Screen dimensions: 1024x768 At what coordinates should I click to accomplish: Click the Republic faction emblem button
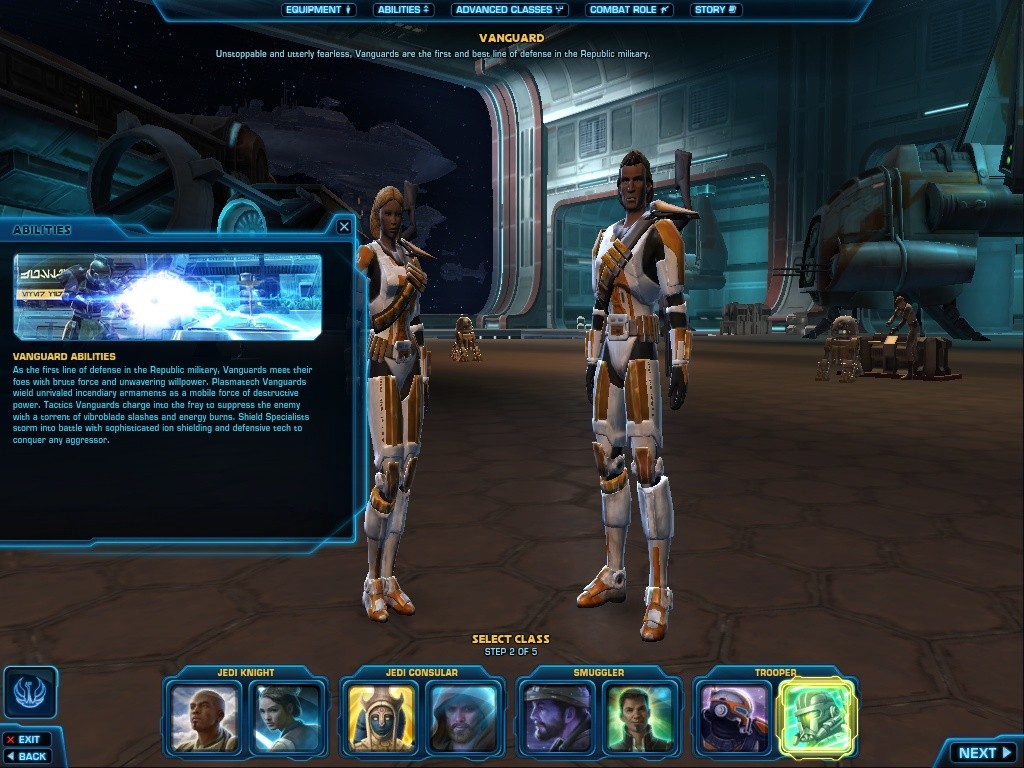[x=30, y=692]
